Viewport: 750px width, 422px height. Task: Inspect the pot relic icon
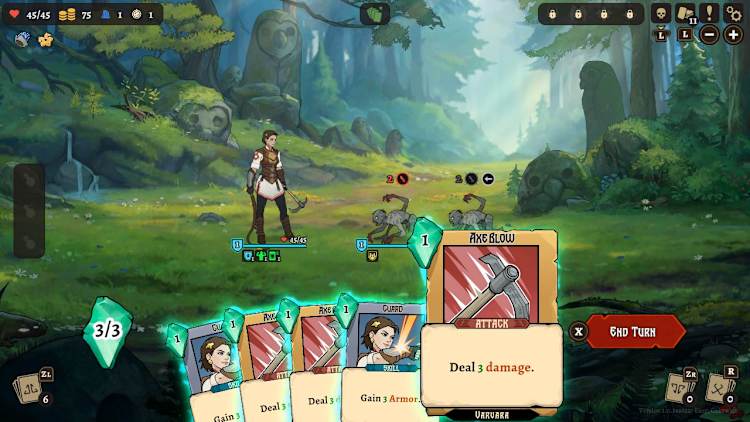coord(22,40)
